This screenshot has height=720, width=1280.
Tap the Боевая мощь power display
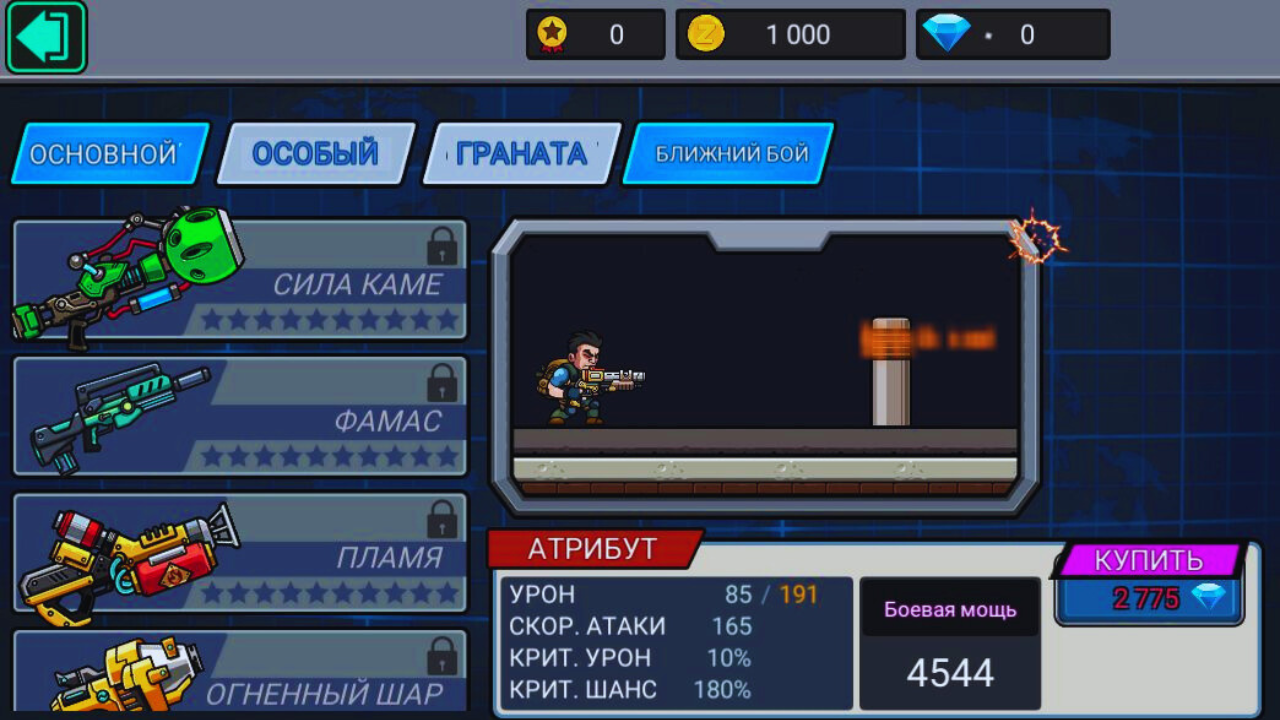(949, 640)
